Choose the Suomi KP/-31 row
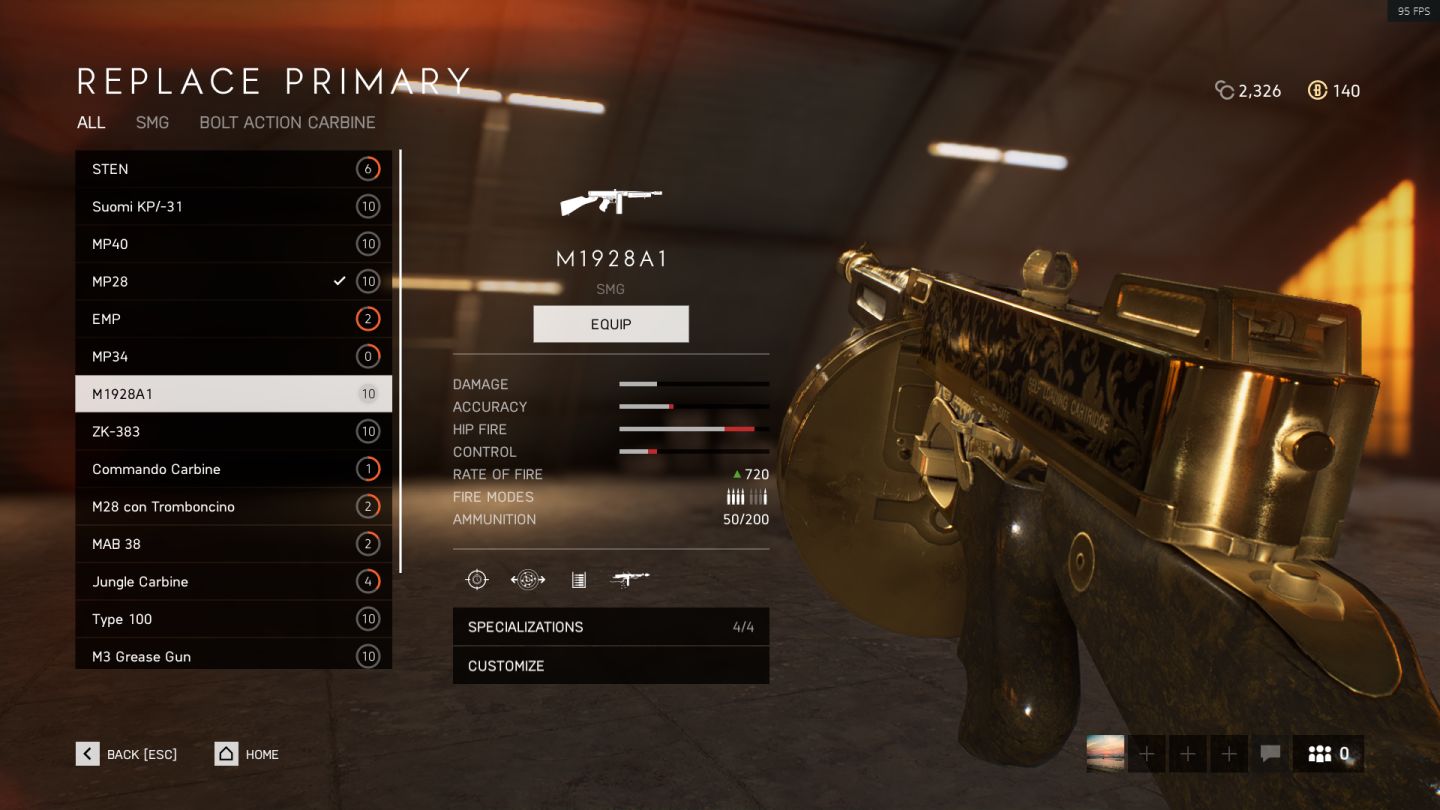Image resolution: width=1440 pixels, height=810 pixels. (x=233, y=207)
